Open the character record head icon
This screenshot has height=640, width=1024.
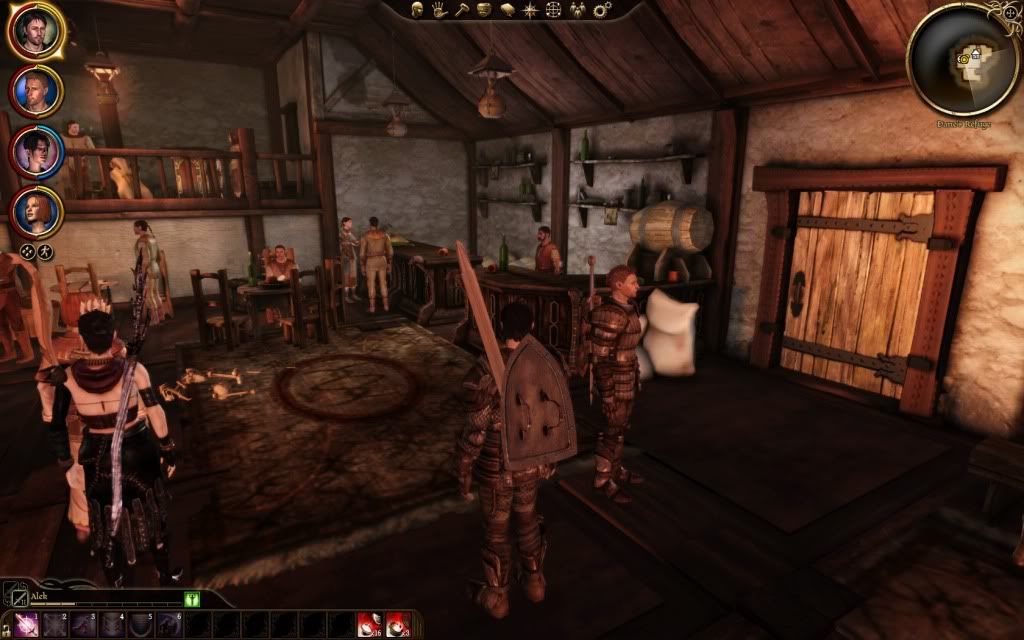pyautogui.click(x=416, y=10)
